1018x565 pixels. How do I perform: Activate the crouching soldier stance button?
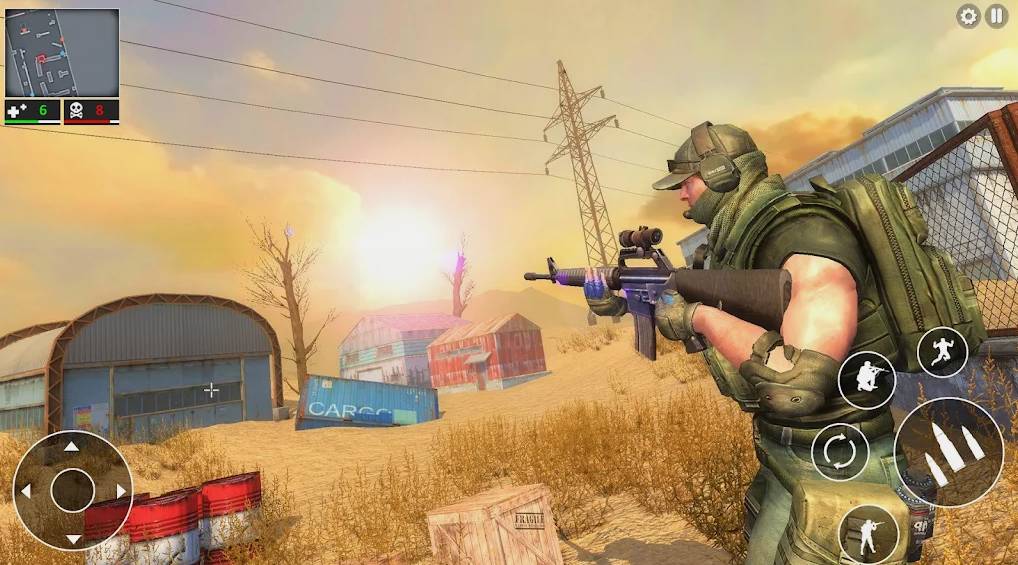[x=866, y=380]
